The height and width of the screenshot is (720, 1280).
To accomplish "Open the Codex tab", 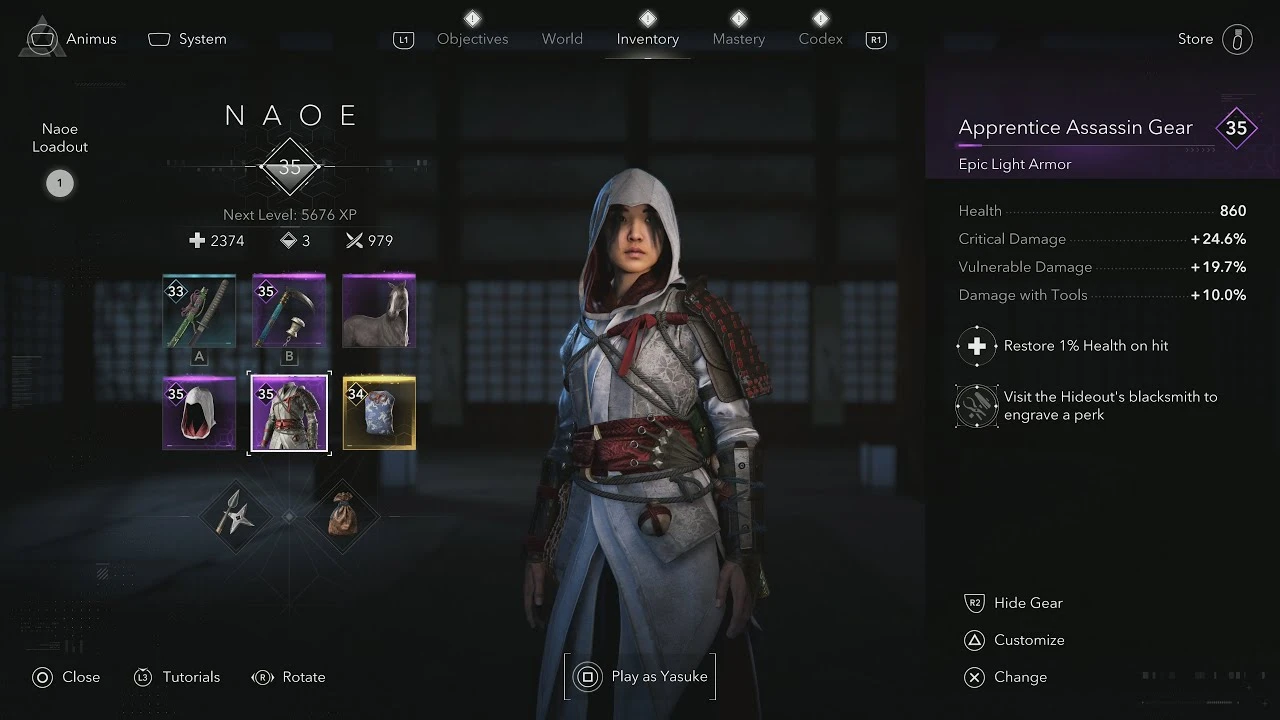I will (x=820, y=38).
